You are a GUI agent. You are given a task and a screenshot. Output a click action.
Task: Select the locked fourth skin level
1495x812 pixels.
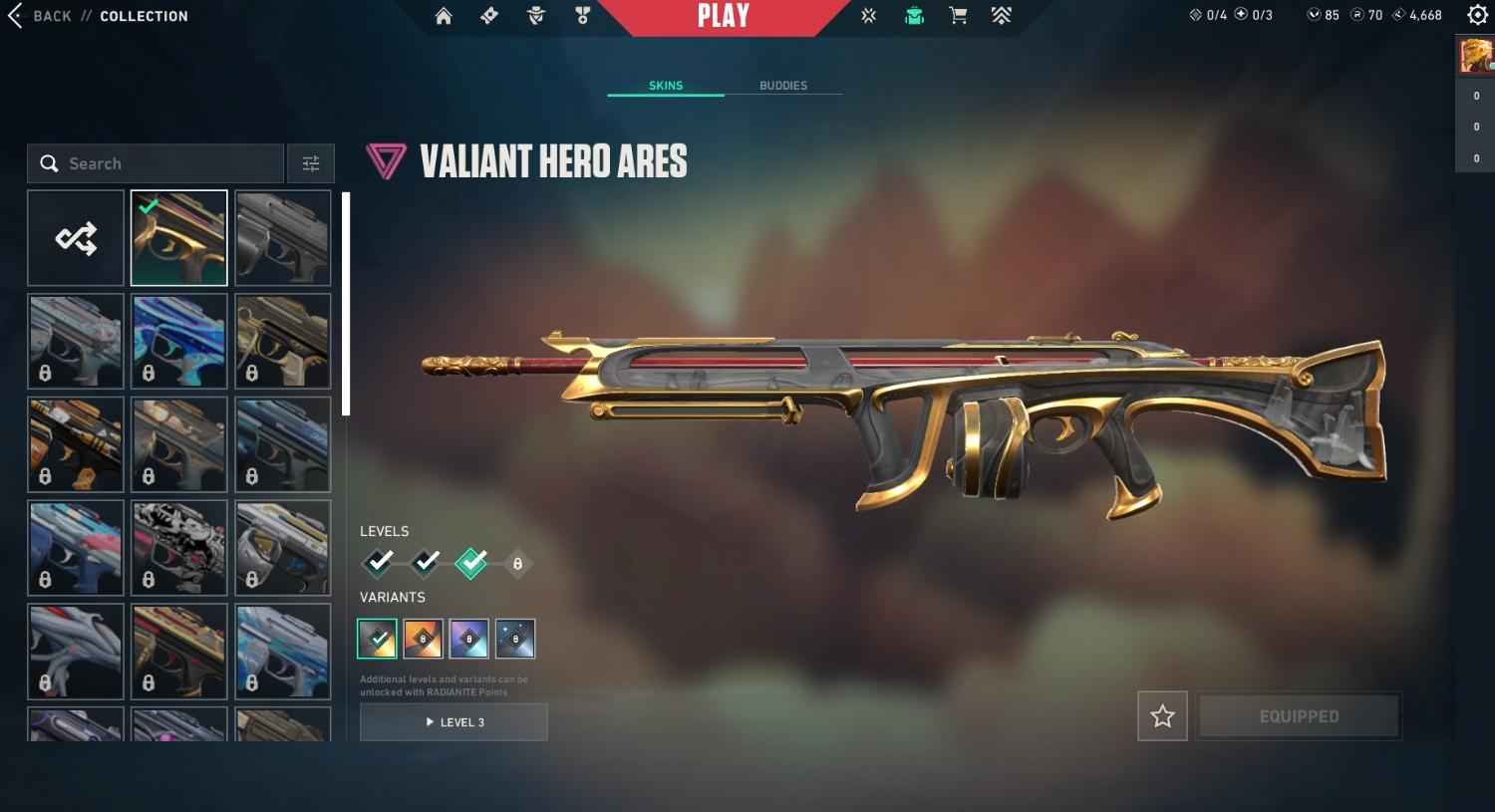point(517,564)
